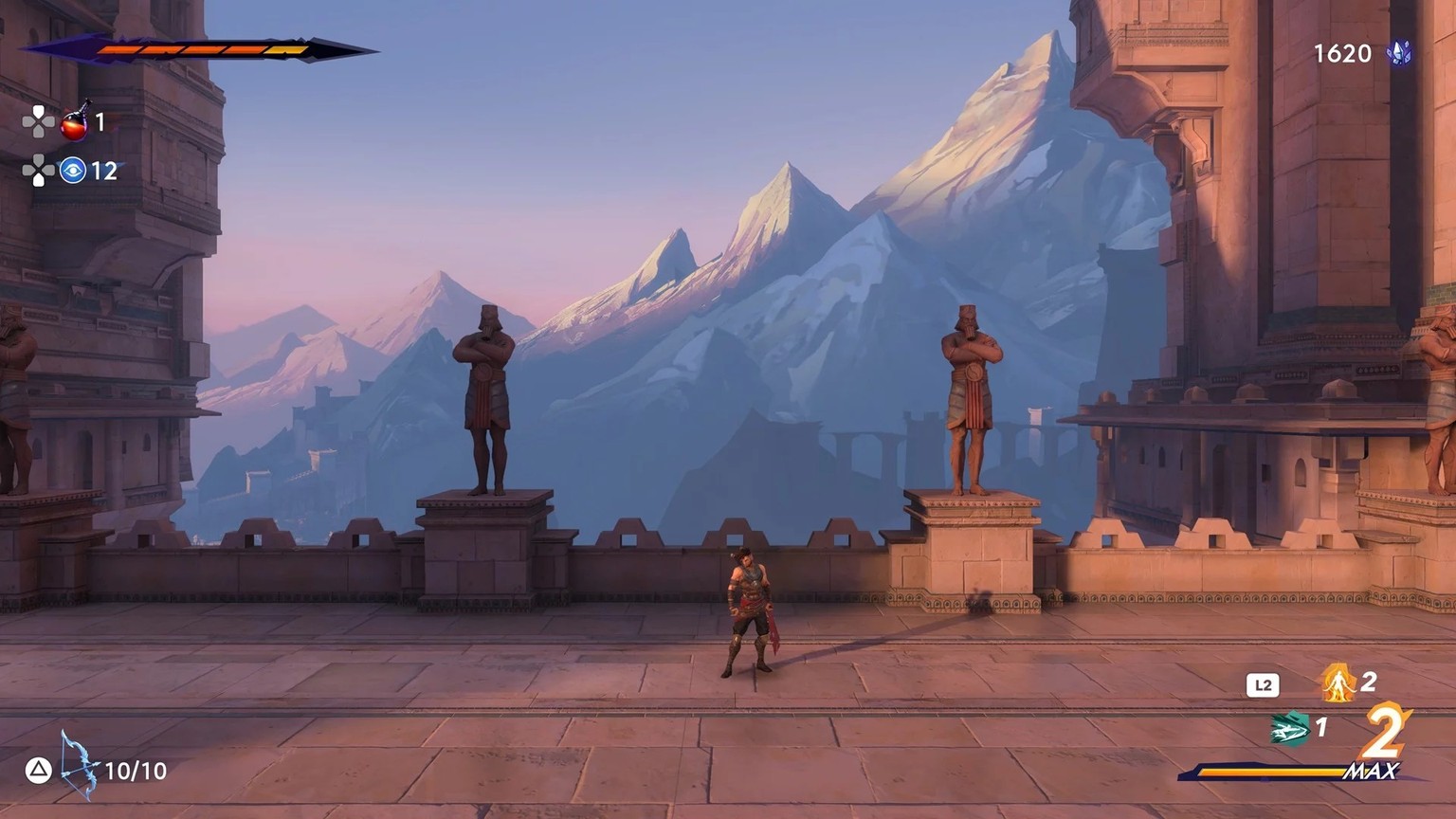Activate the orange flaming figure Athra surge
1456x819 pixels.
pos(1338,682)
